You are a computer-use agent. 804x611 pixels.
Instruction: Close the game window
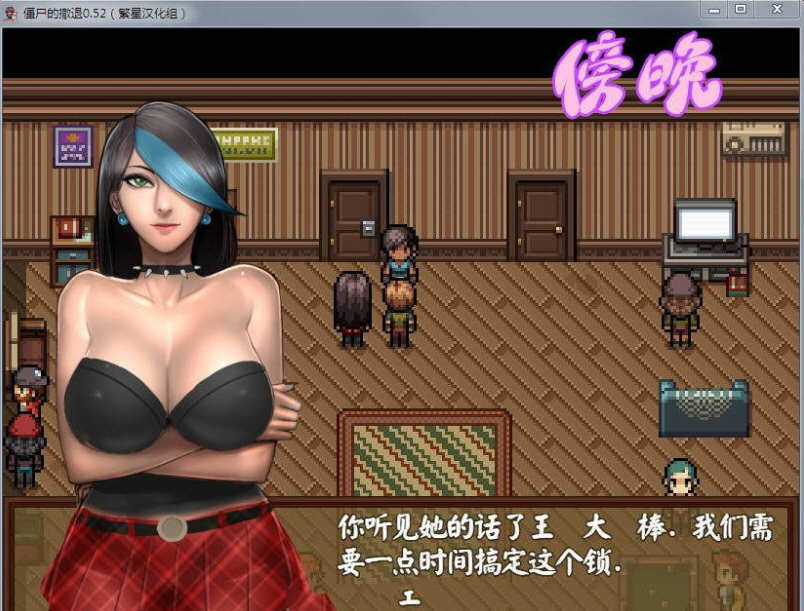point(777,9)
